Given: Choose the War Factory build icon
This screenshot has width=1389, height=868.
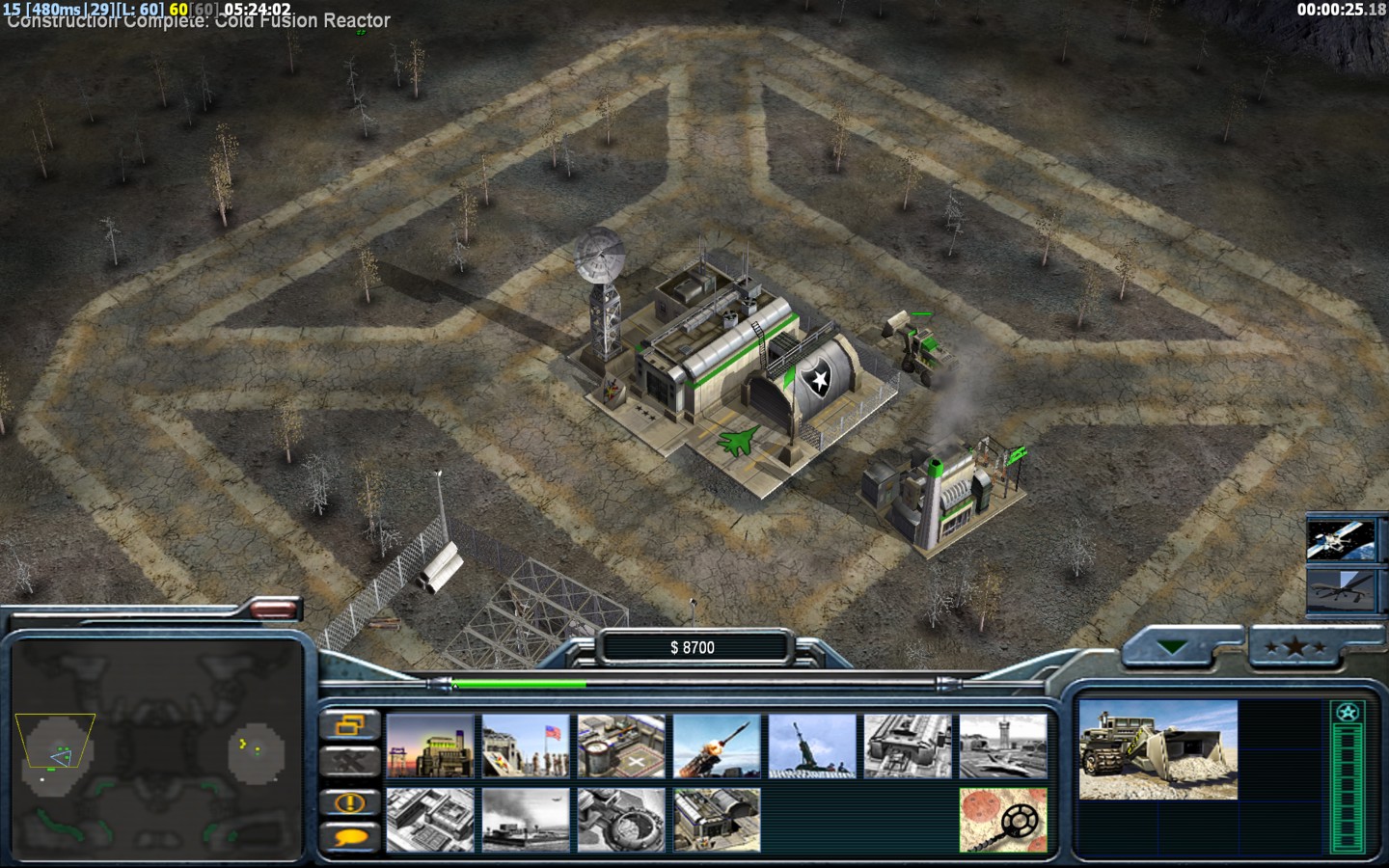Looking at the screenshot, I should click(908, 746).
